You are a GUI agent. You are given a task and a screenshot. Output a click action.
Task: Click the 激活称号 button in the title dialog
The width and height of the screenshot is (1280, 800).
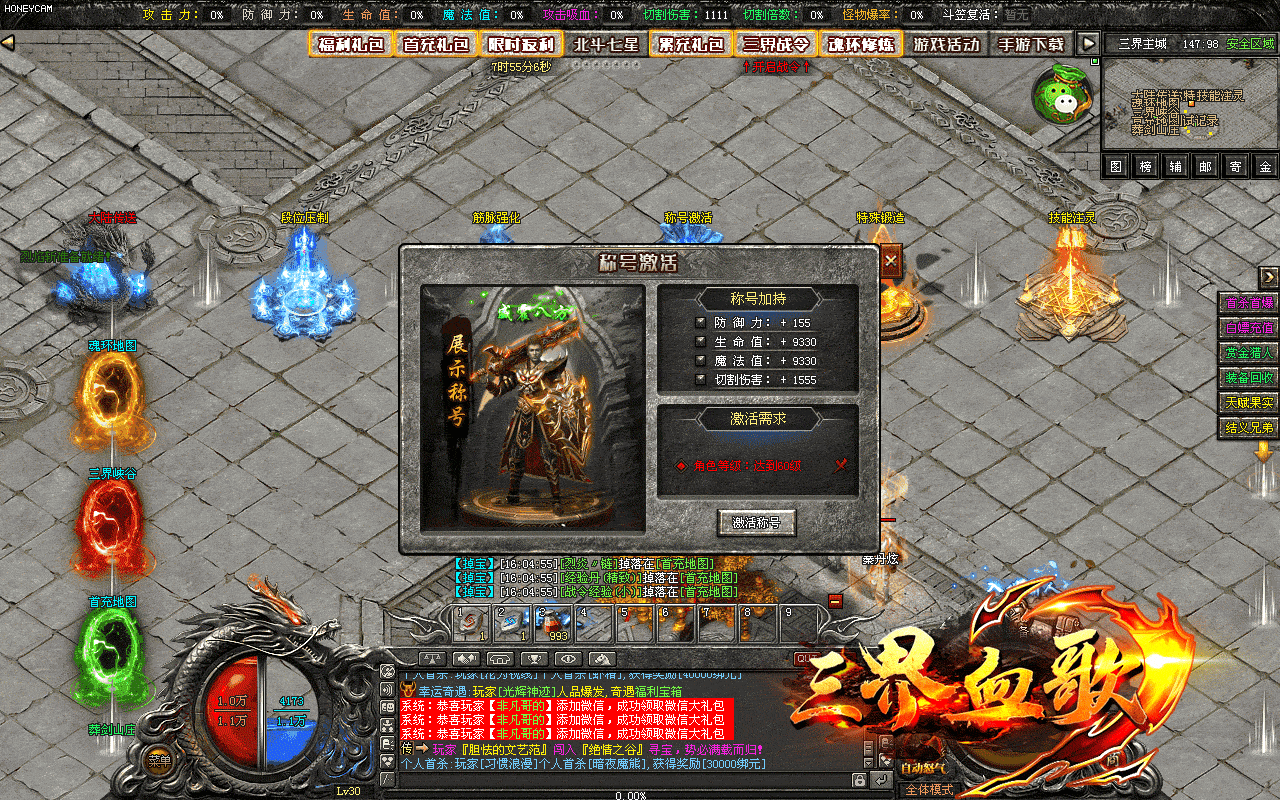click(x=756, y=522)
